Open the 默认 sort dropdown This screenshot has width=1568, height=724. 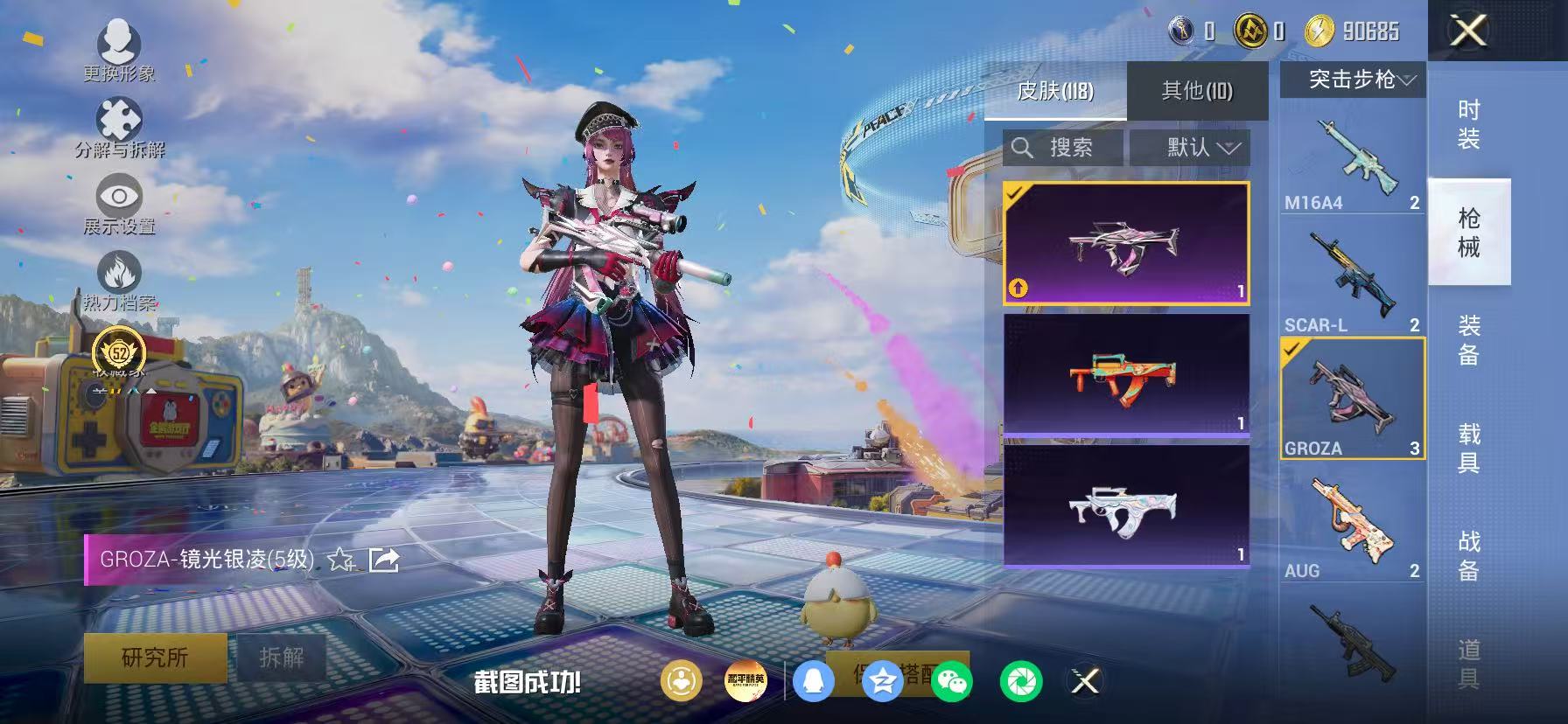click(x=1190, y=148)
